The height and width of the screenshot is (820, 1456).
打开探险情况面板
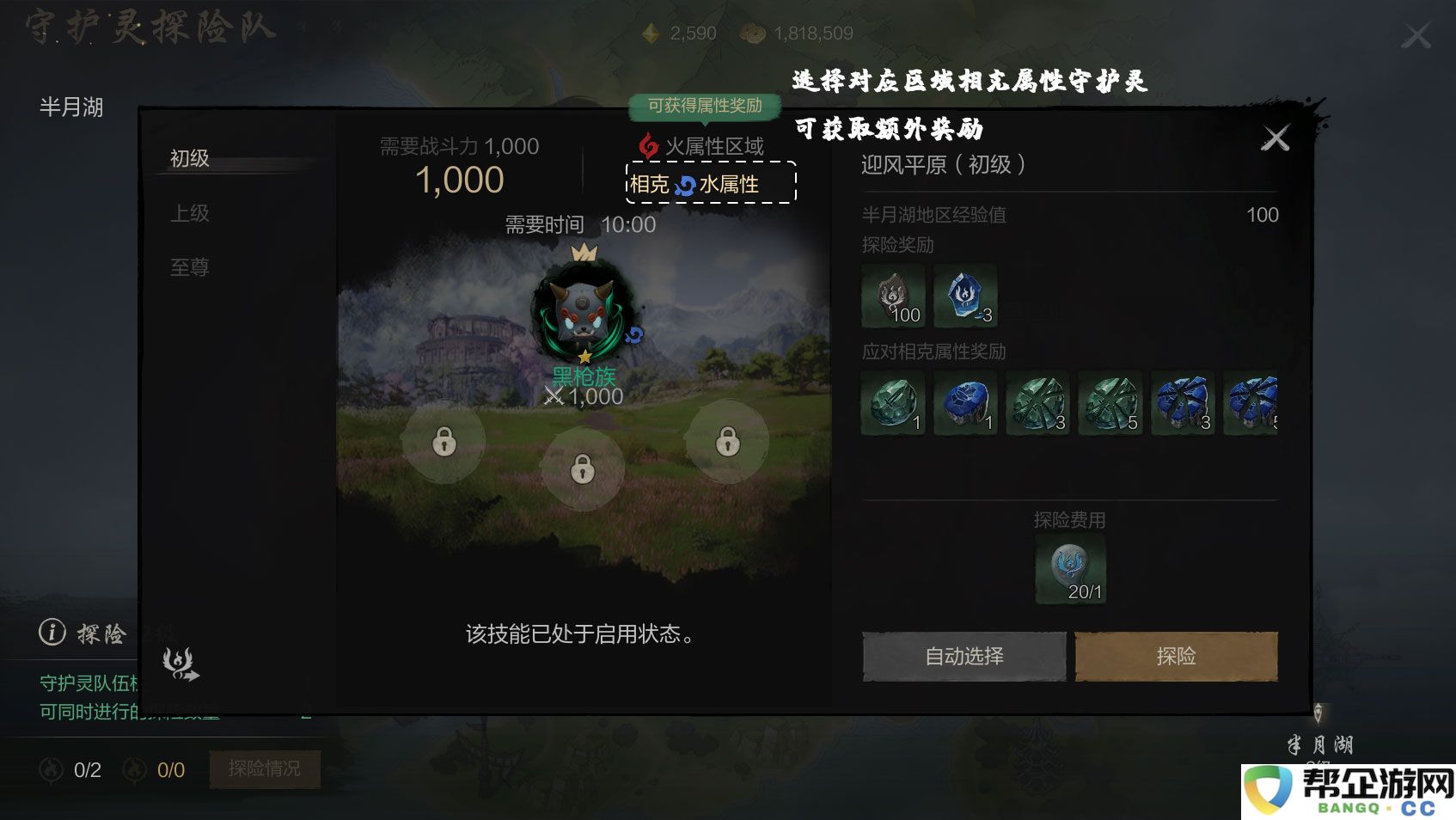click(265, 769)
